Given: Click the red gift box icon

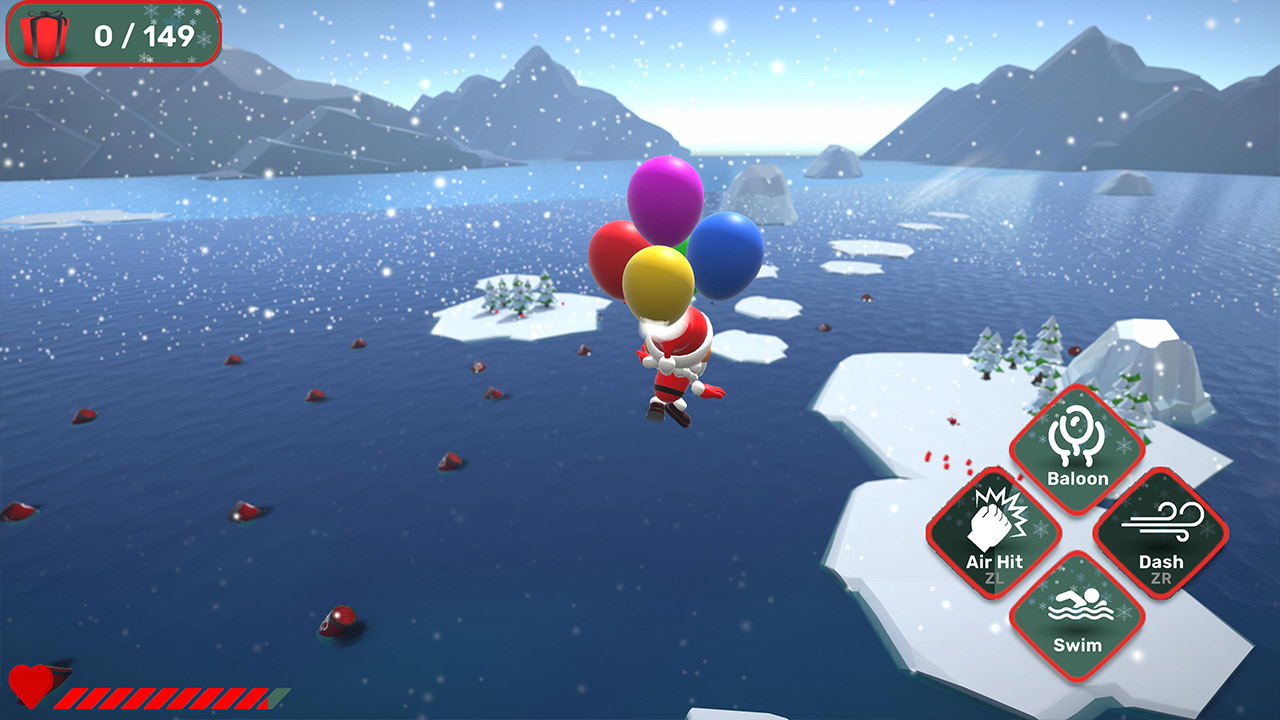Looking at the screenshot, I should (42, 33).
